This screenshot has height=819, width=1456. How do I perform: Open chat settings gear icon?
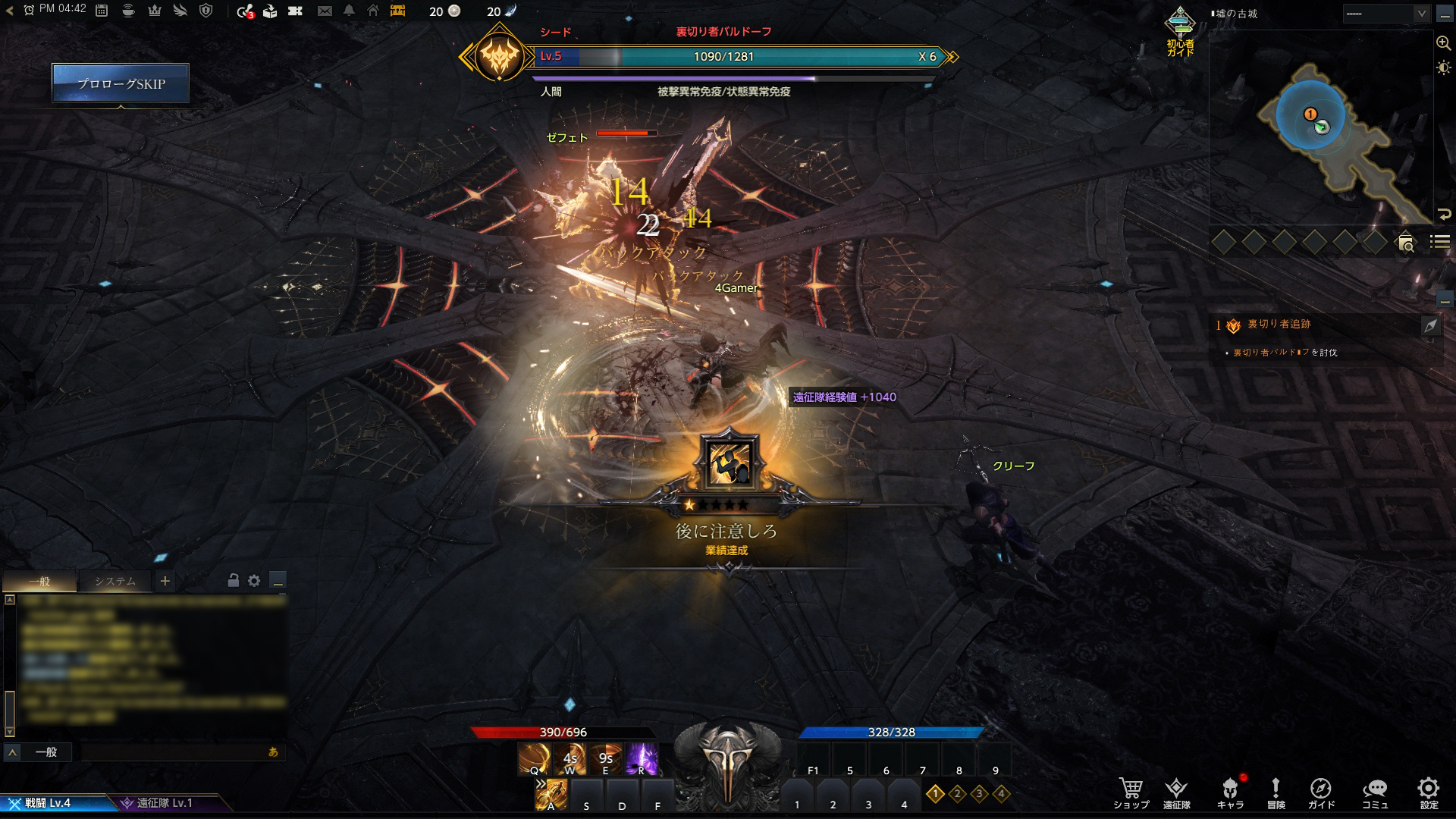click(x=254, y=581)
